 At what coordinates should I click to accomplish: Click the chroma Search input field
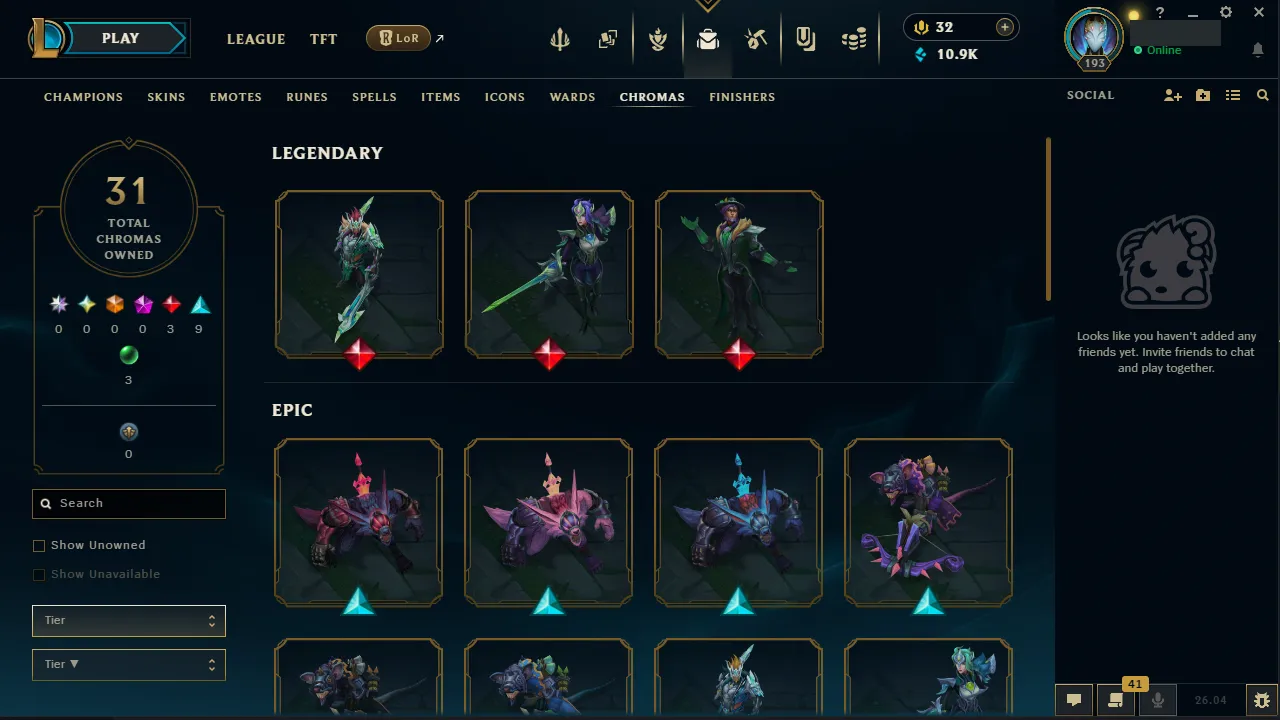[128, 504]
